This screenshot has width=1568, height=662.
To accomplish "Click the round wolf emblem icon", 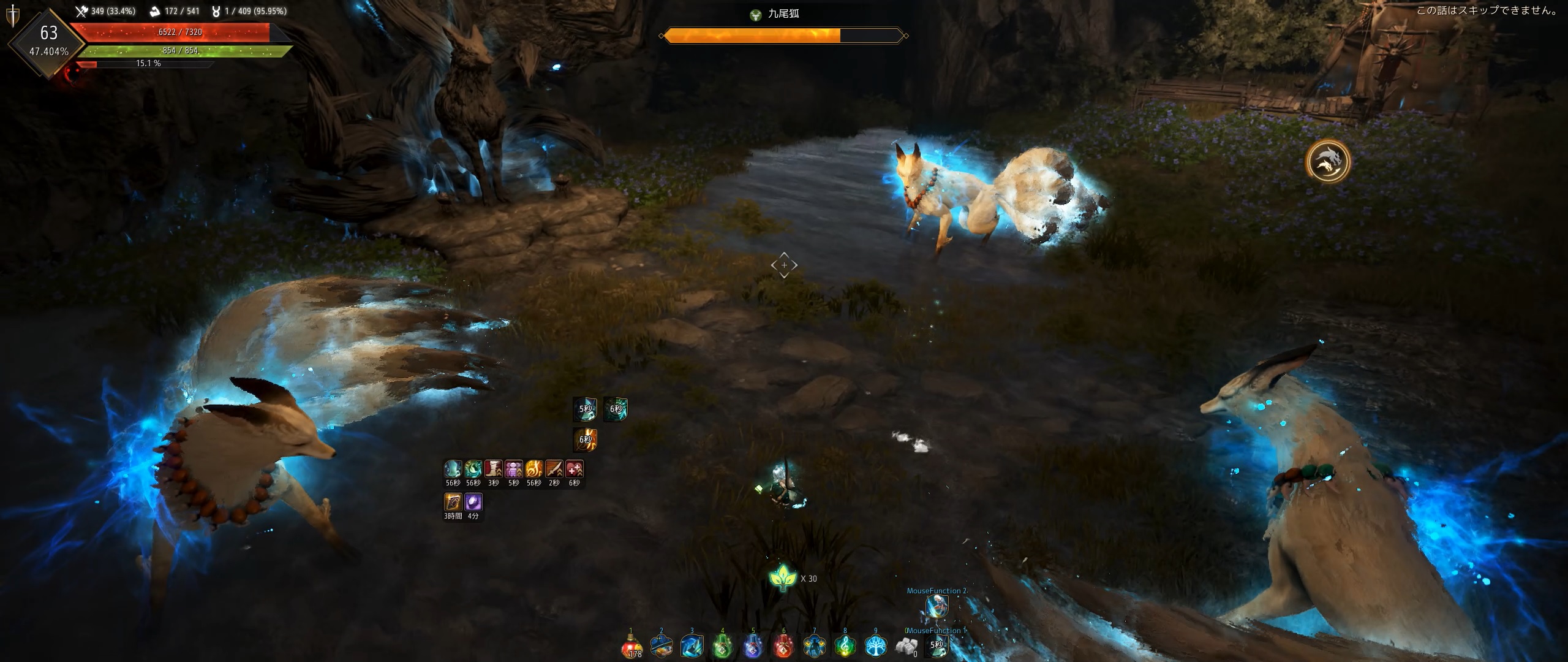I will [x=1327, y=162].
